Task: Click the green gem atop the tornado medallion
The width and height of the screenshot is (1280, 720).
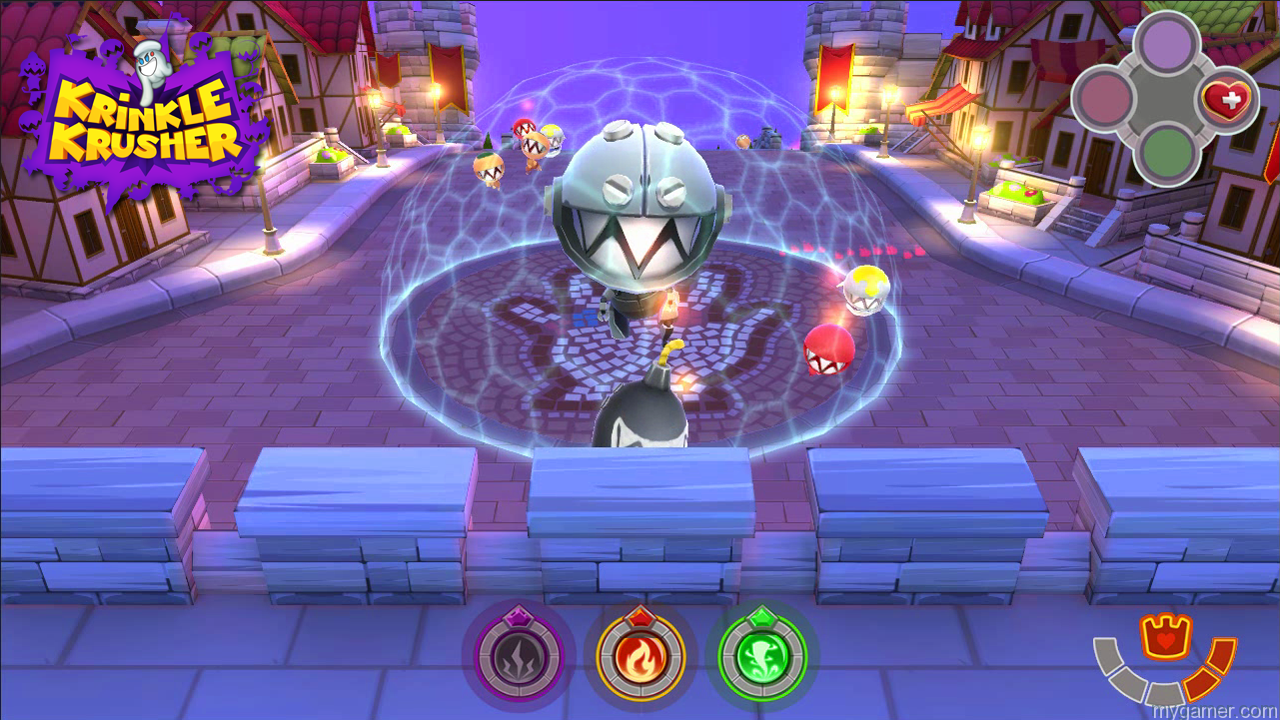Action: (760, 620)
